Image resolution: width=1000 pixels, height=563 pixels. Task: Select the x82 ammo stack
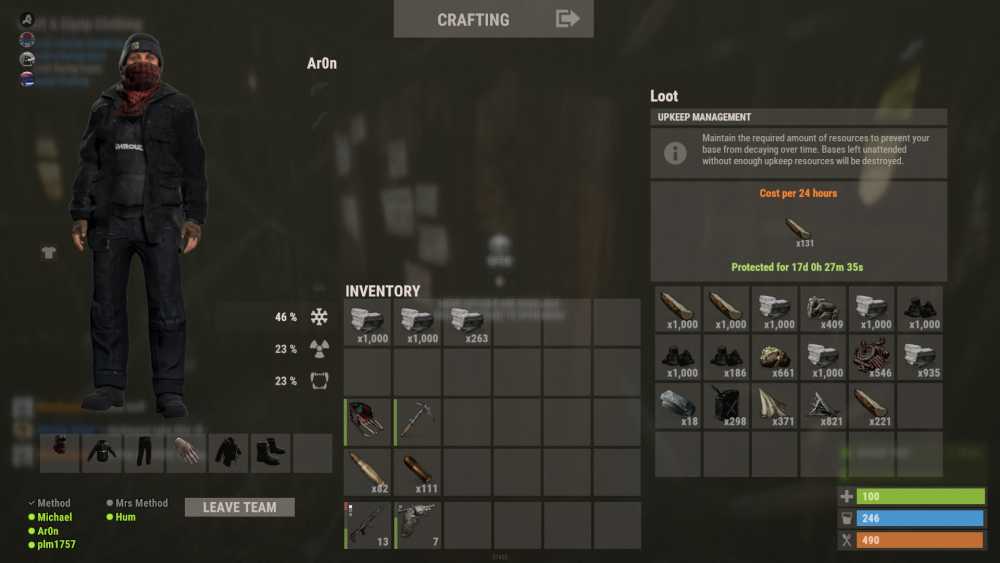(x=368, y=473)
